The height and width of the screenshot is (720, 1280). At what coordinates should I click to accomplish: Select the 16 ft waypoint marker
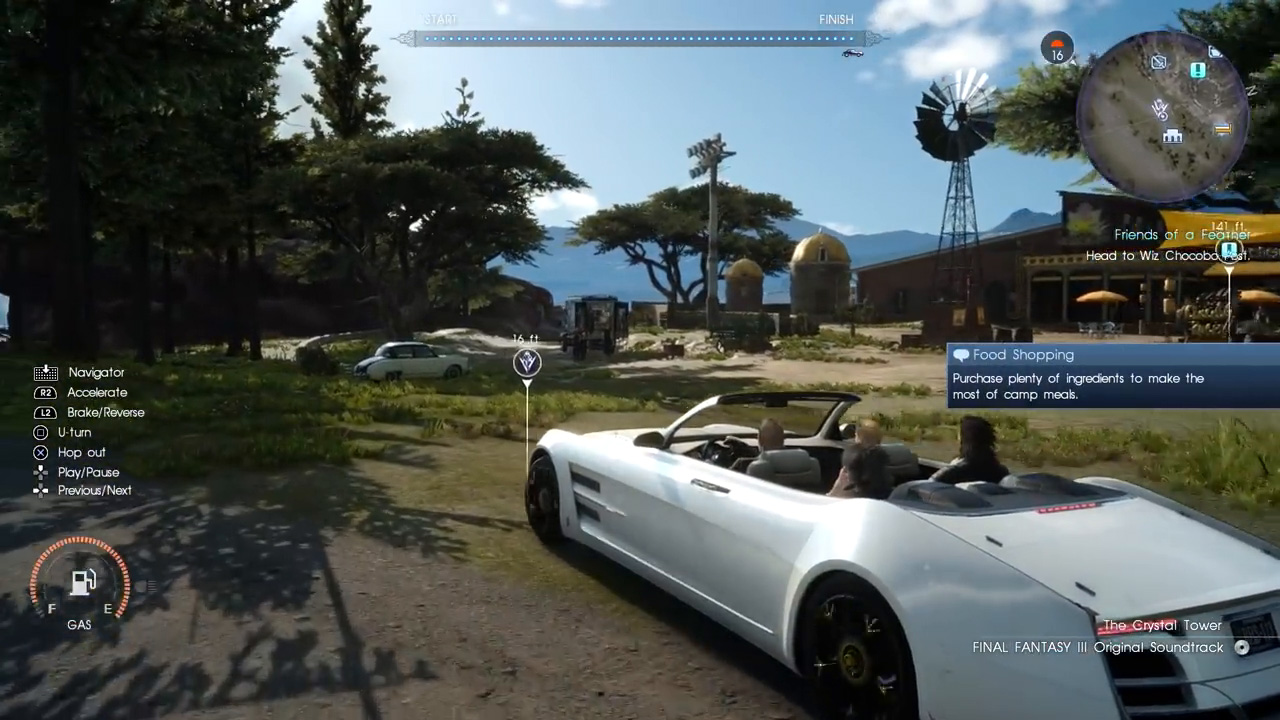point(527,362)
